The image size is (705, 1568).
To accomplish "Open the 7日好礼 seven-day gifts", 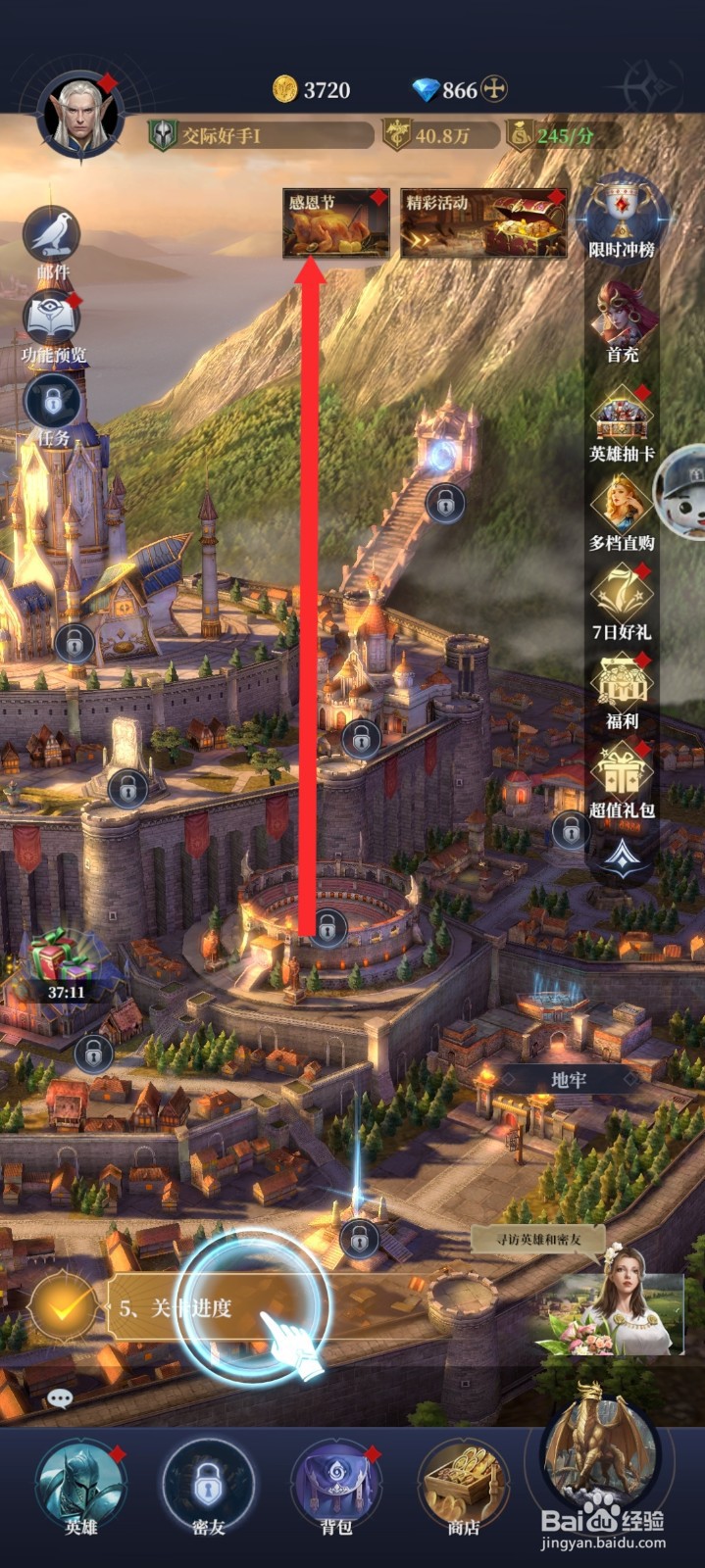I will coord(622,598).
